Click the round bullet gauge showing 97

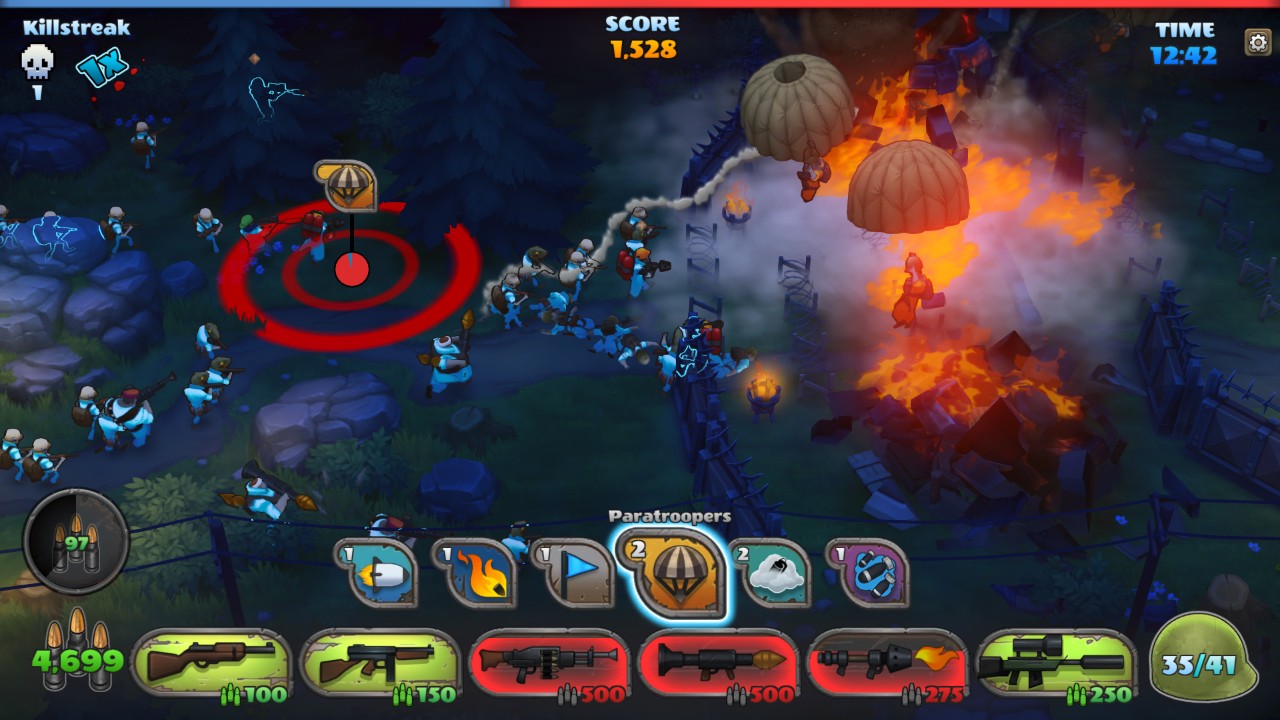pos(76,541)
